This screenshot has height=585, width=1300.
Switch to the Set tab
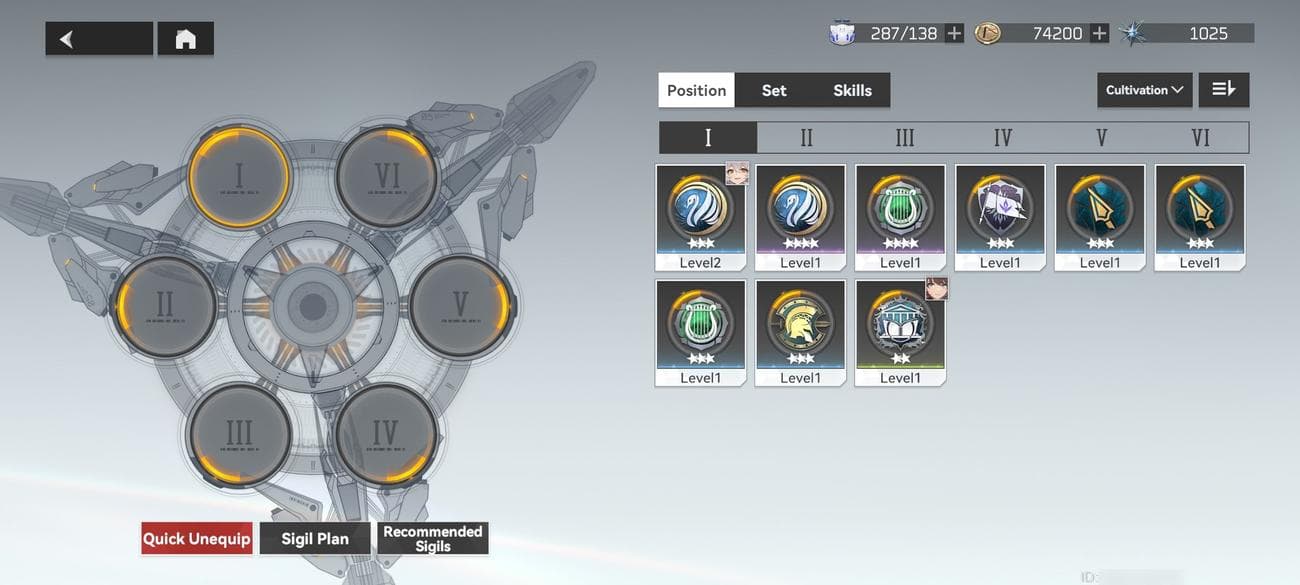[774, 90]
